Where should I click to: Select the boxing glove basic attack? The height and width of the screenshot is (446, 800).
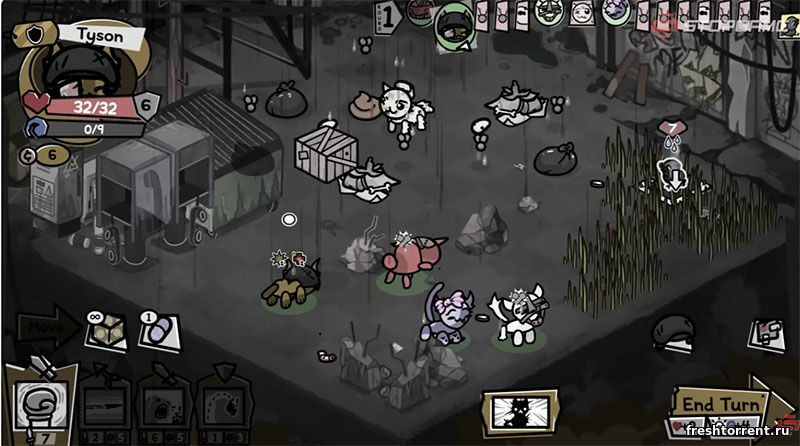40,400
